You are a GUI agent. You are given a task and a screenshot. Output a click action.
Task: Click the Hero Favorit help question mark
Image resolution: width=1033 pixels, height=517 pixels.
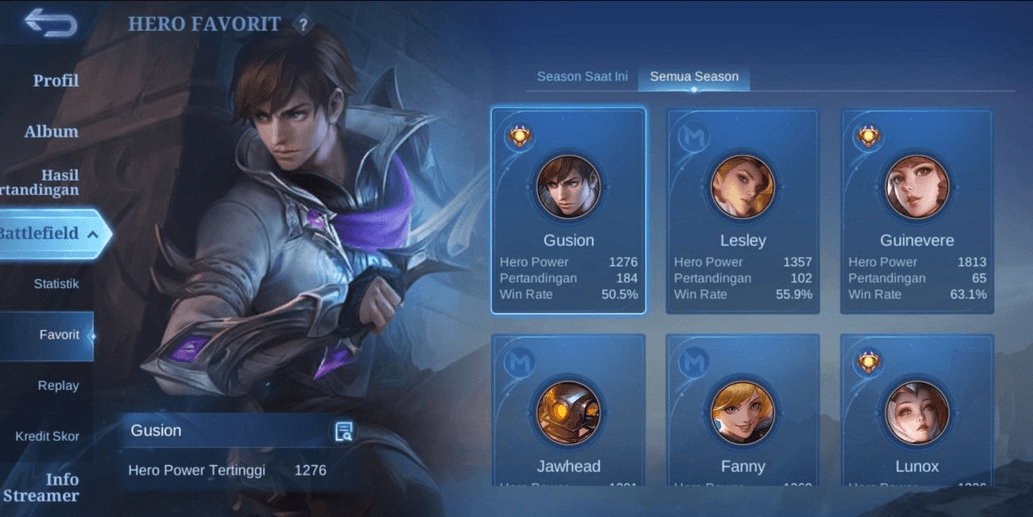pos(303,25)
